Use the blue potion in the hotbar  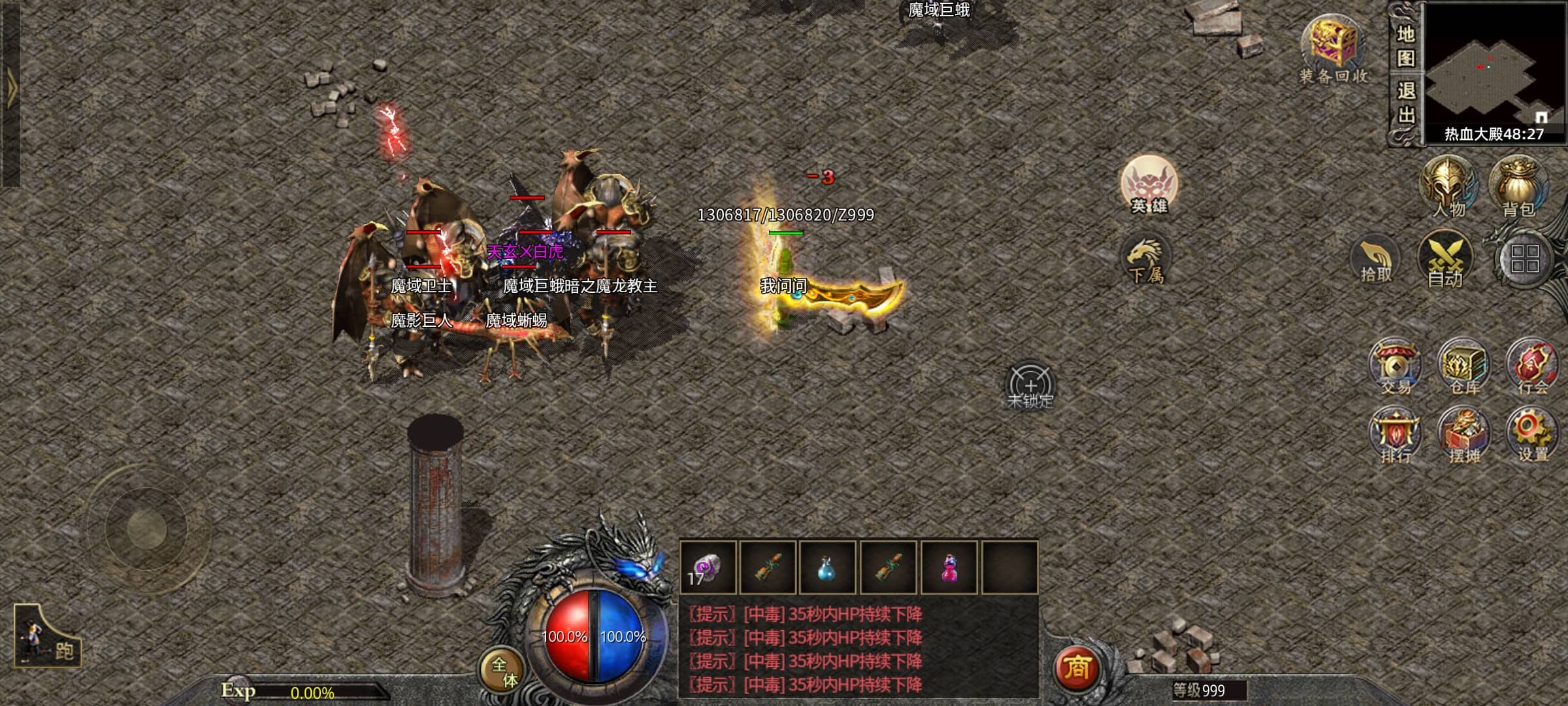pos(827,567)
